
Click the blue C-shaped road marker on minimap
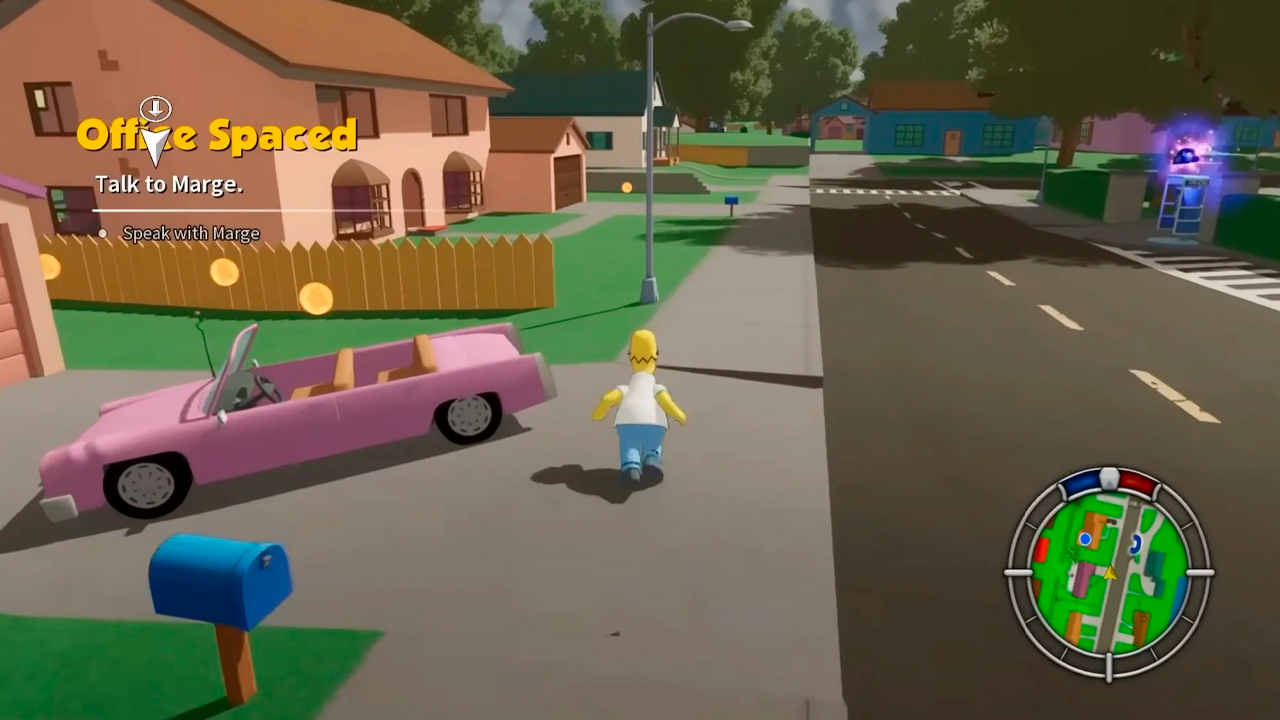pyautogui.click(x=1134, y=545)
